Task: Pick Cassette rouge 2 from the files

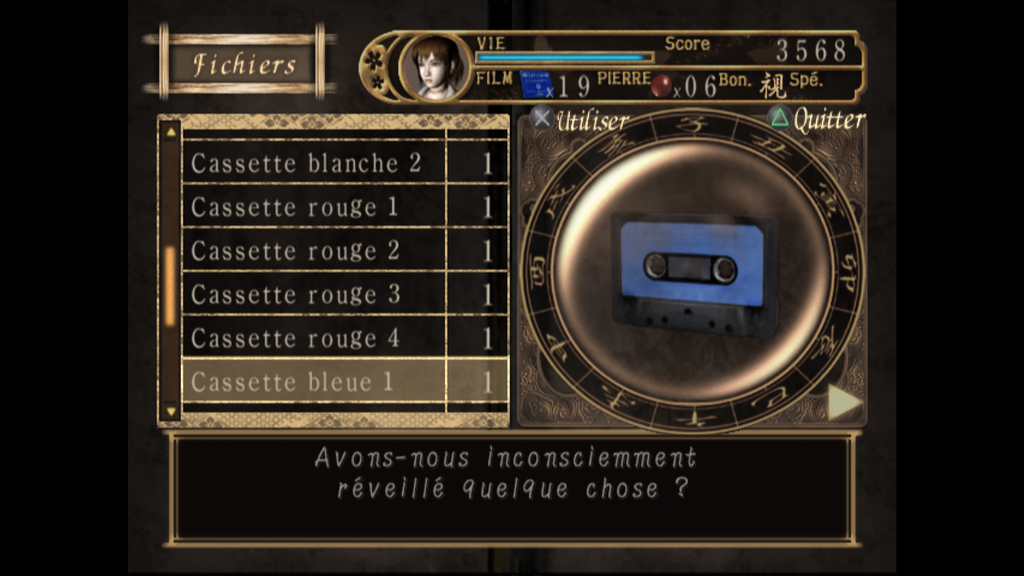Action: pyautogui.click(x=295, y=251)
